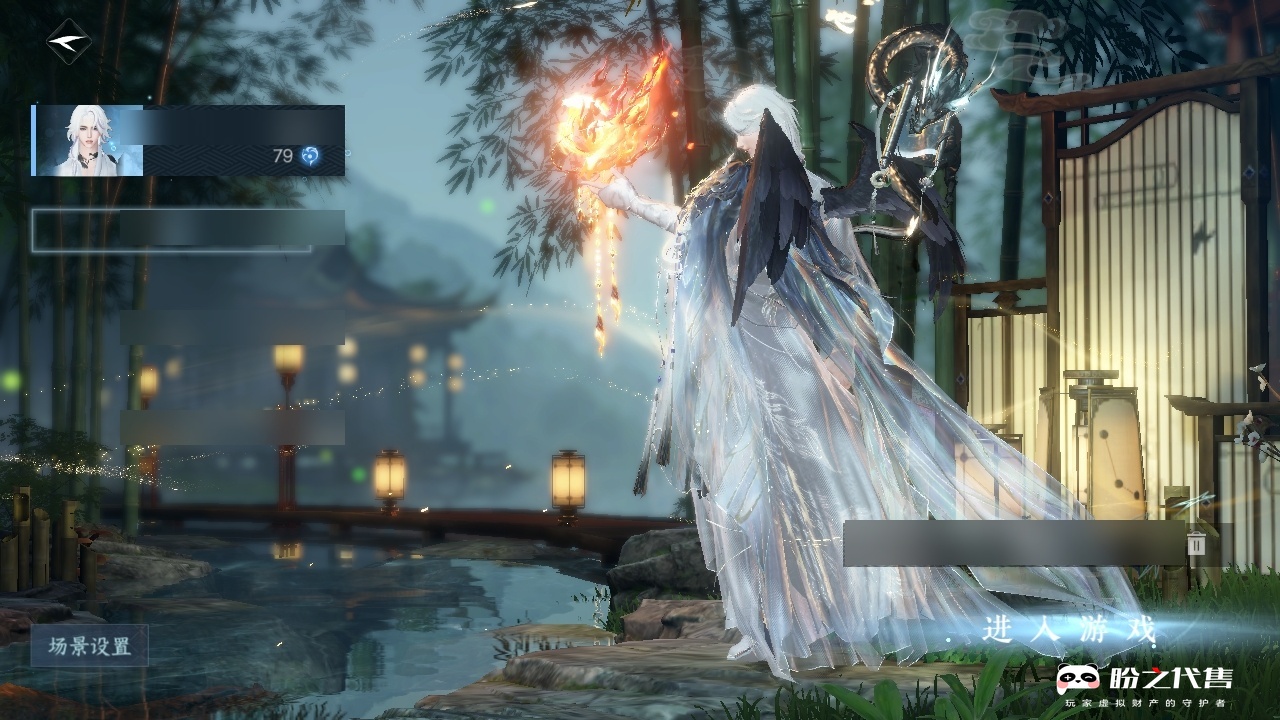
Task: Go back using the top-left diamond icon
Action: coord(68,42)
